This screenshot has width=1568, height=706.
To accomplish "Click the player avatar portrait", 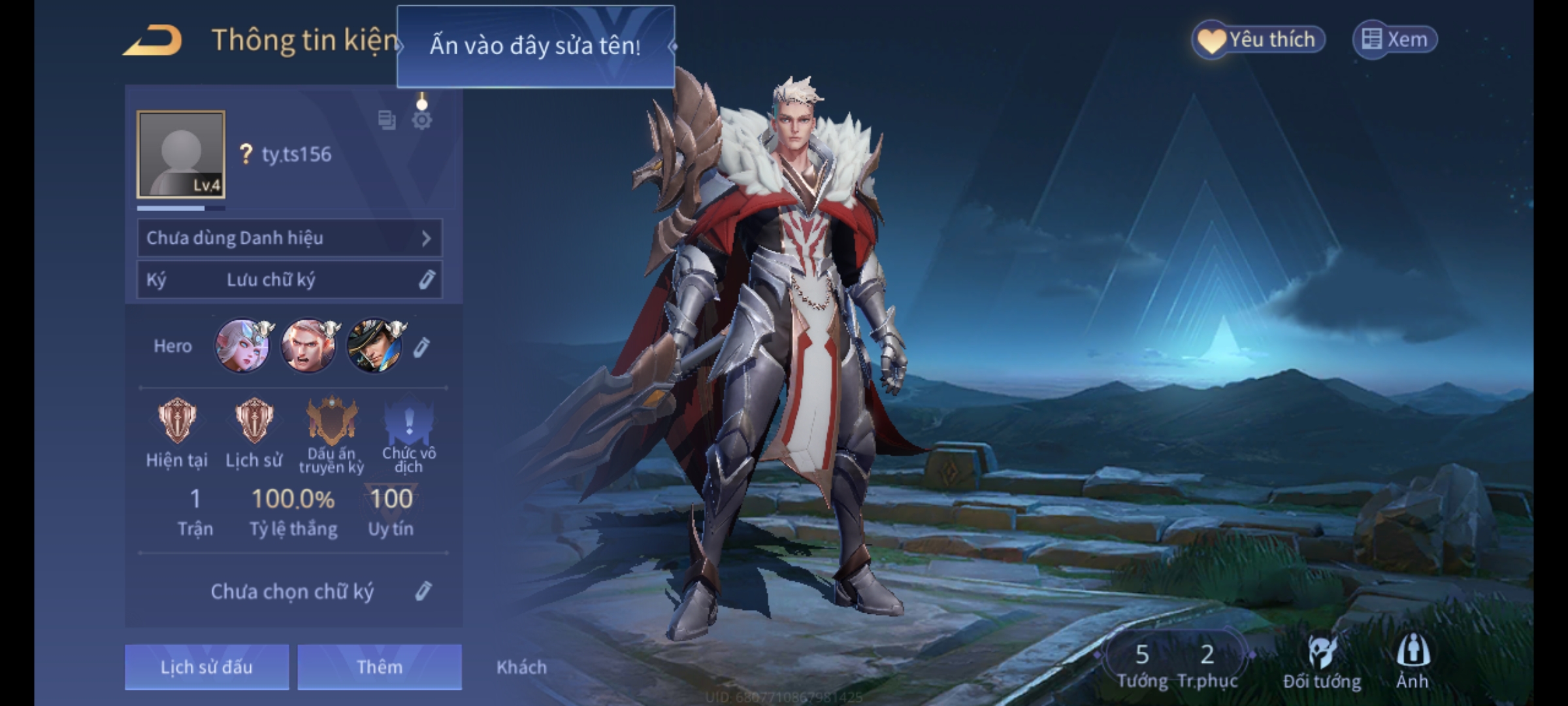I will pyautogui.click(x=181, y=154).
